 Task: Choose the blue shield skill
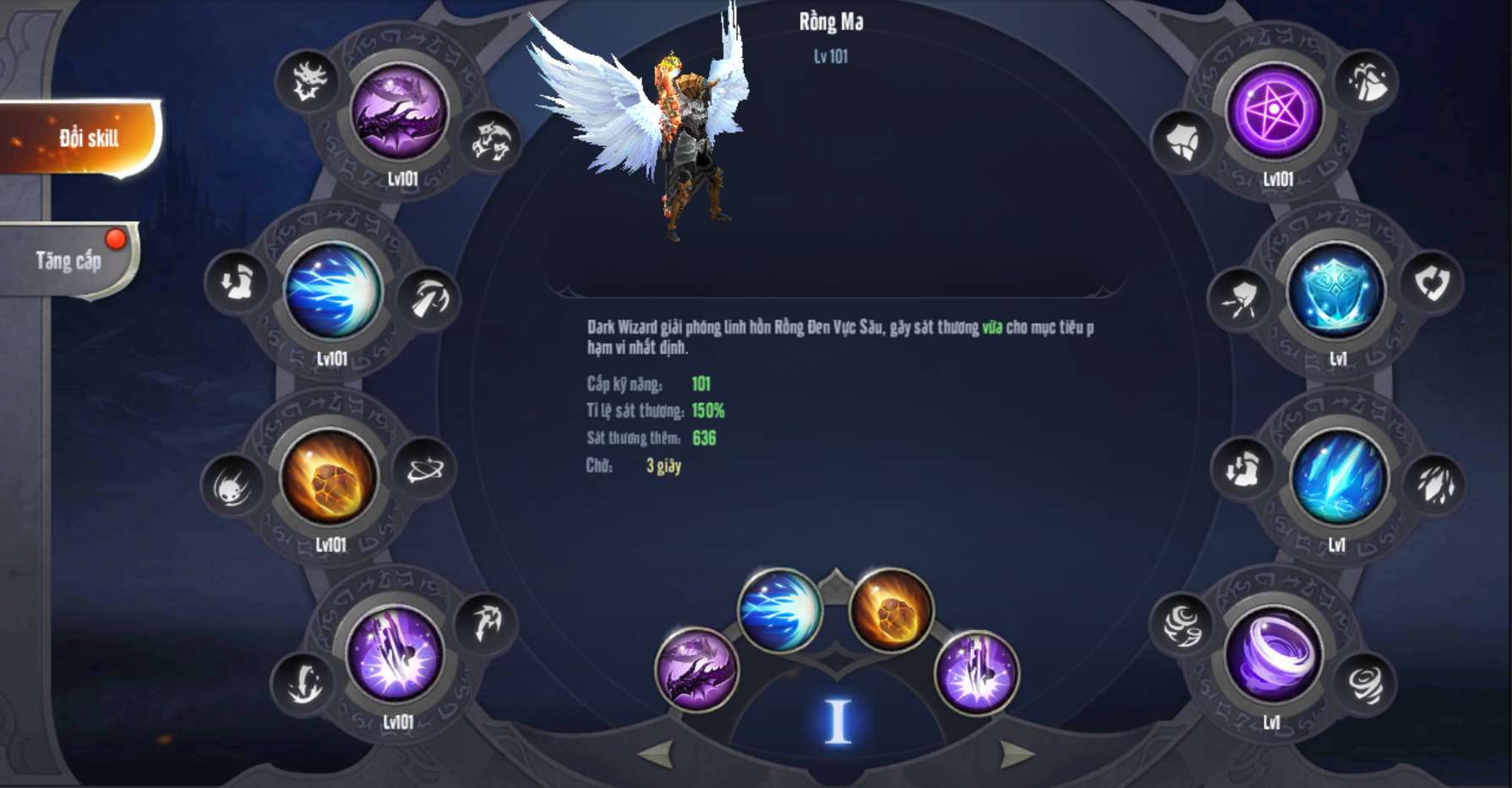1335,292
